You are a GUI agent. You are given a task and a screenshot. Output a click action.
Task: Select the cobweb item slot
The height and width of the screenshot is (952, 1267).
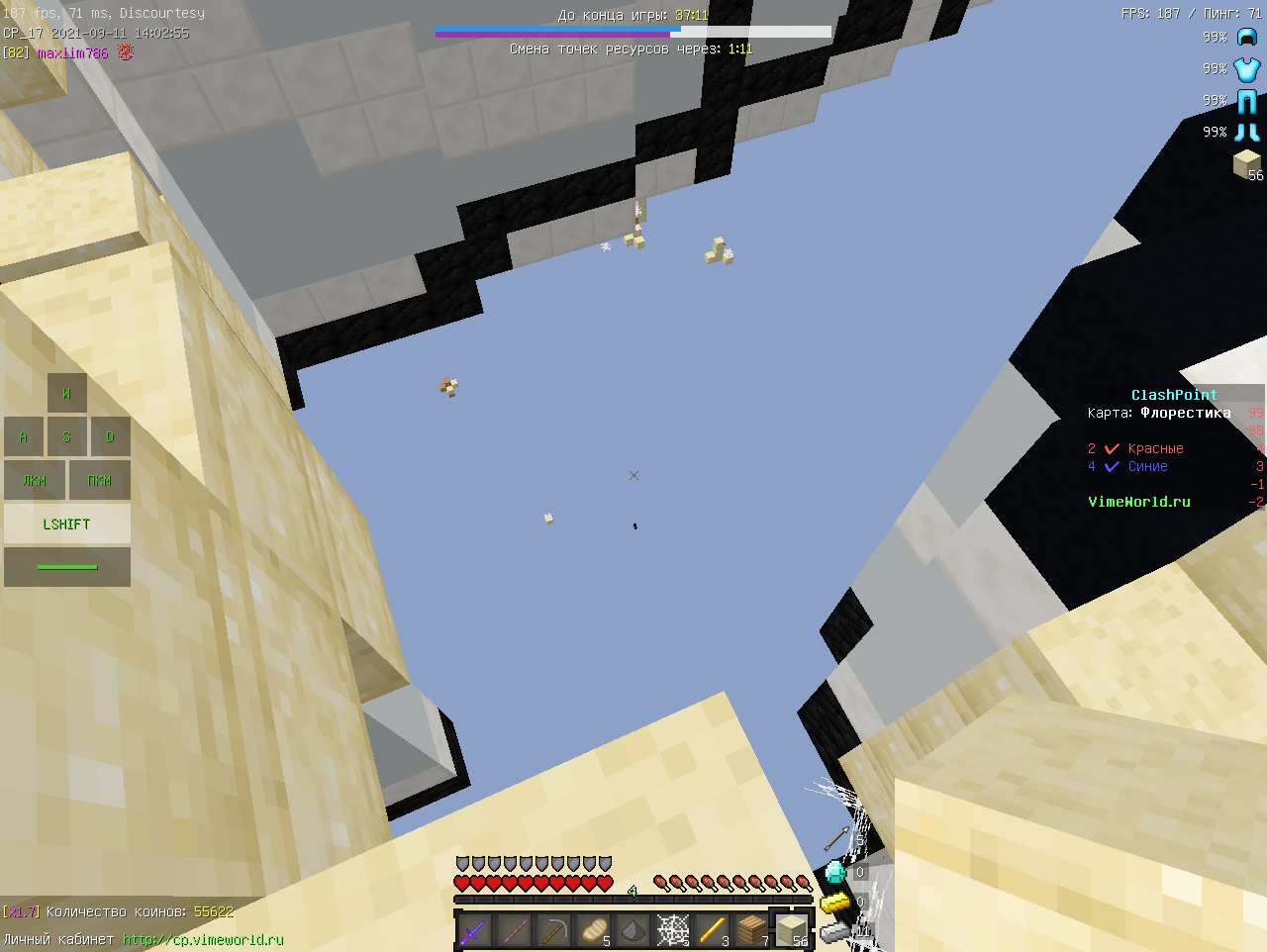[x=671, y=930]
